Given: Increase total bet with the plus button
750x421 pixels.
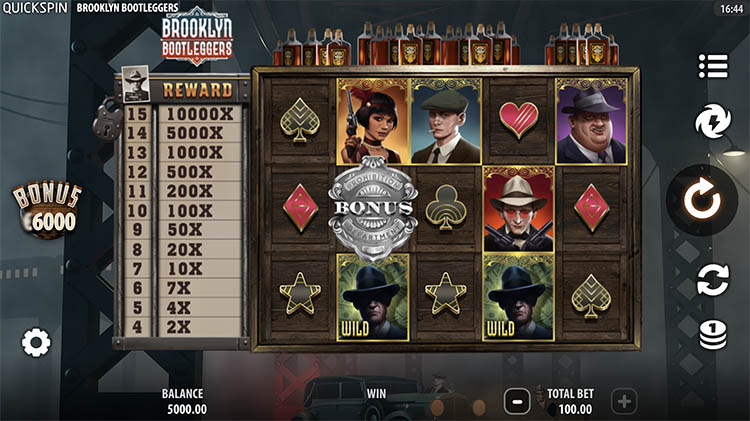Looking at the screenshot, I should click(x=624, y=402).
